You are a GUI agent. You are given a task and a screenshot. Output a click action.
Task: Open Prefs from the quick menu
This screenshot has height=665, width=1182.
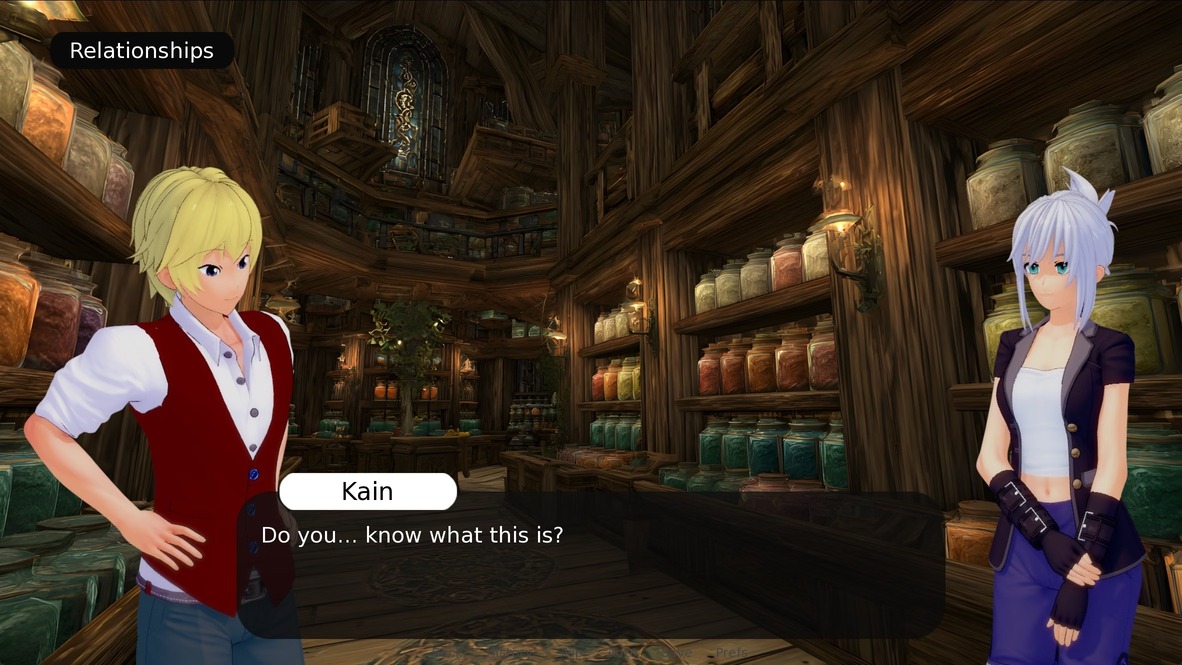click(x=731, y=653)
